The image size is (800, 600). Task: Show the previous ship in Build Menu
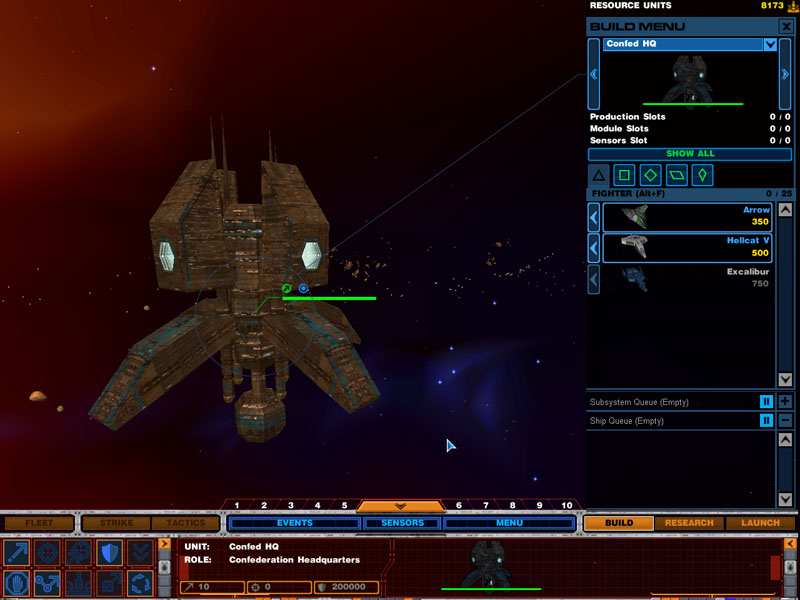[x=594, y=74]
